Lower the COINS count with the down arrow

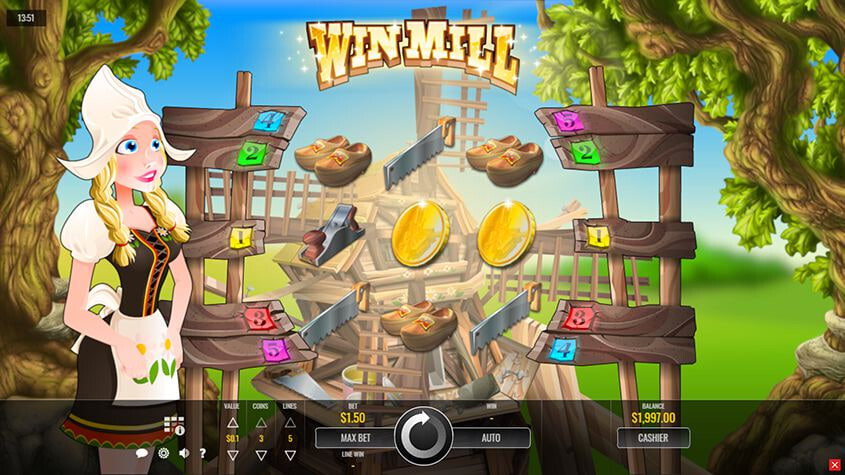pyautogui.click(x=261, y=455)
